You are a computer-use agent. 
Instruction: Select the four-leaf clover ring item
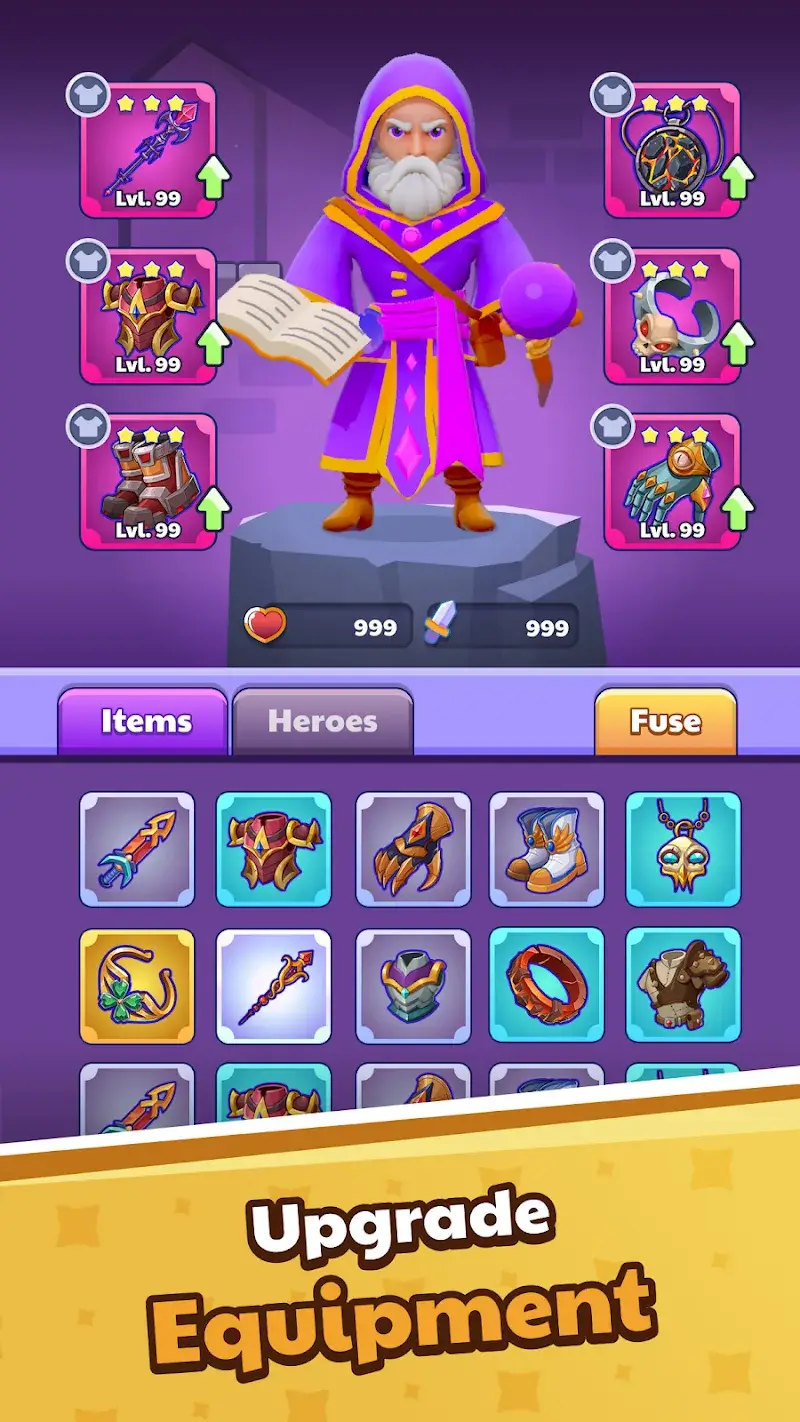click(137, 985)
